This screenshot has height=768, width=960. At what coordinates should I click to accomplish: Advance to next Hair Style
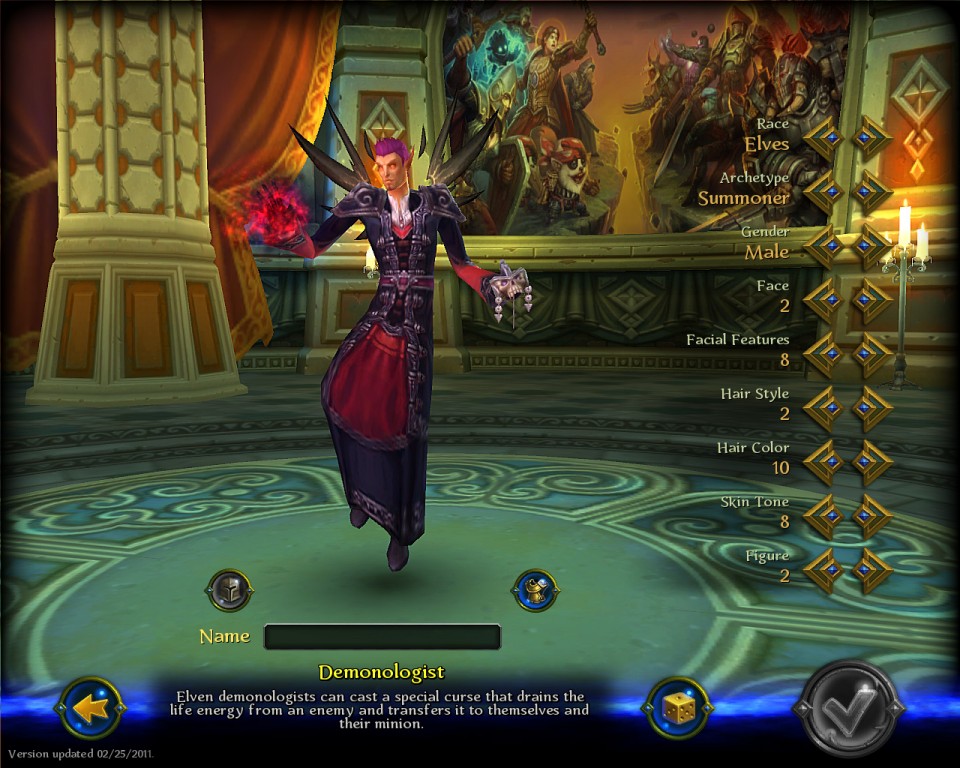(872, 408)
